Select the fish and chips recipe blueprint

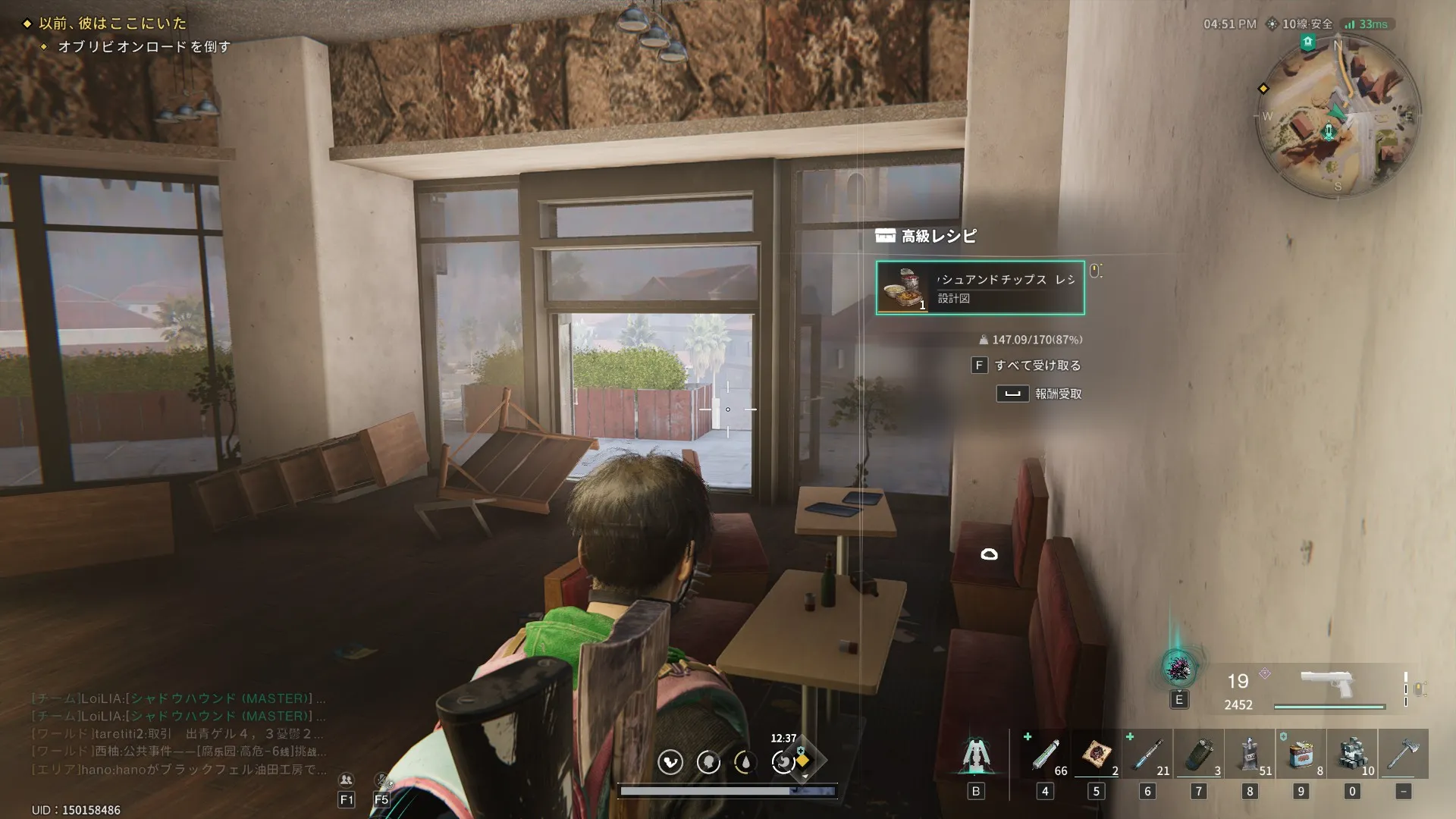pyautogui.click(x=980, y=288)
